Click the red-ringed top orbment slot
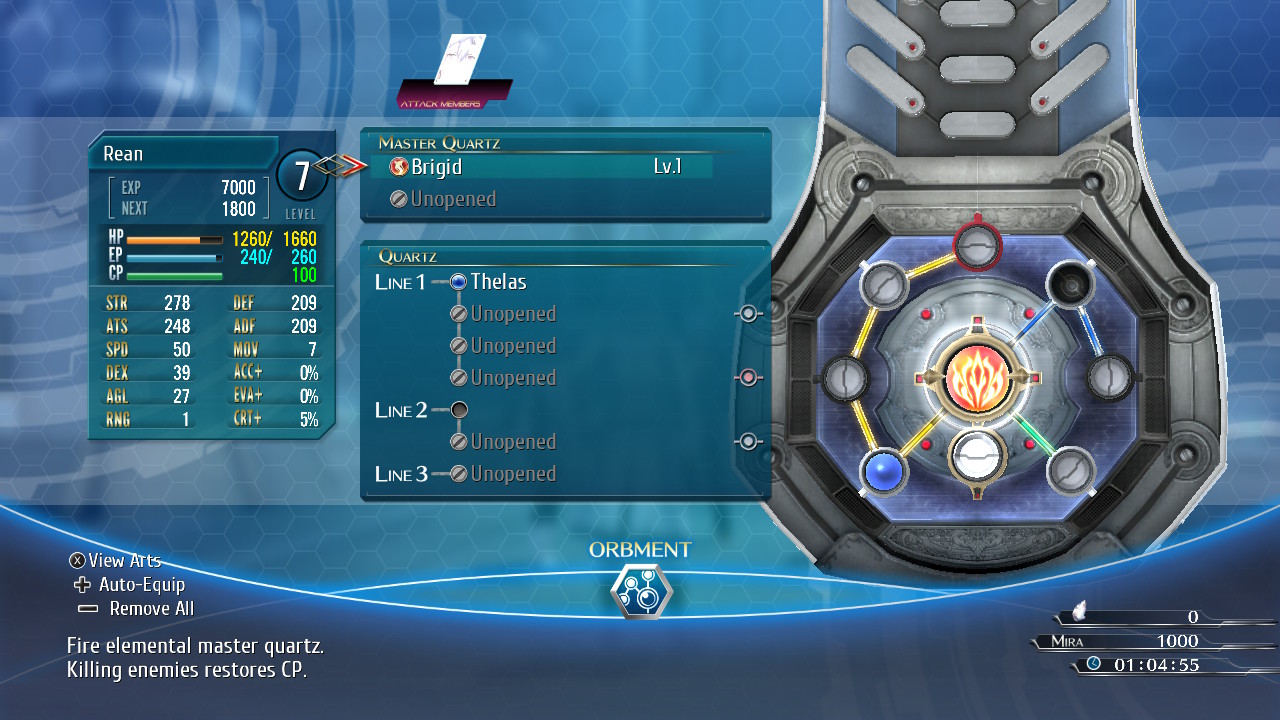 click(977, 243)
